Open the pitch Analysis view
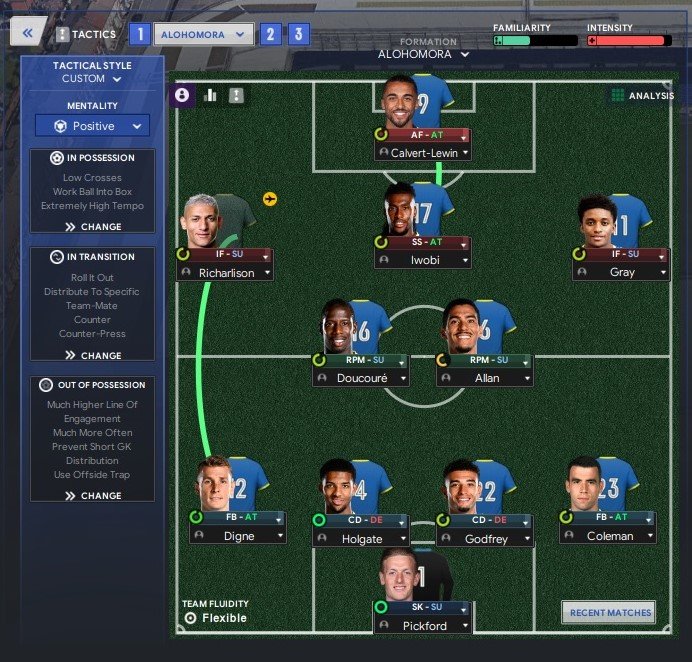692x662 pixels. (x=642, y=96)
